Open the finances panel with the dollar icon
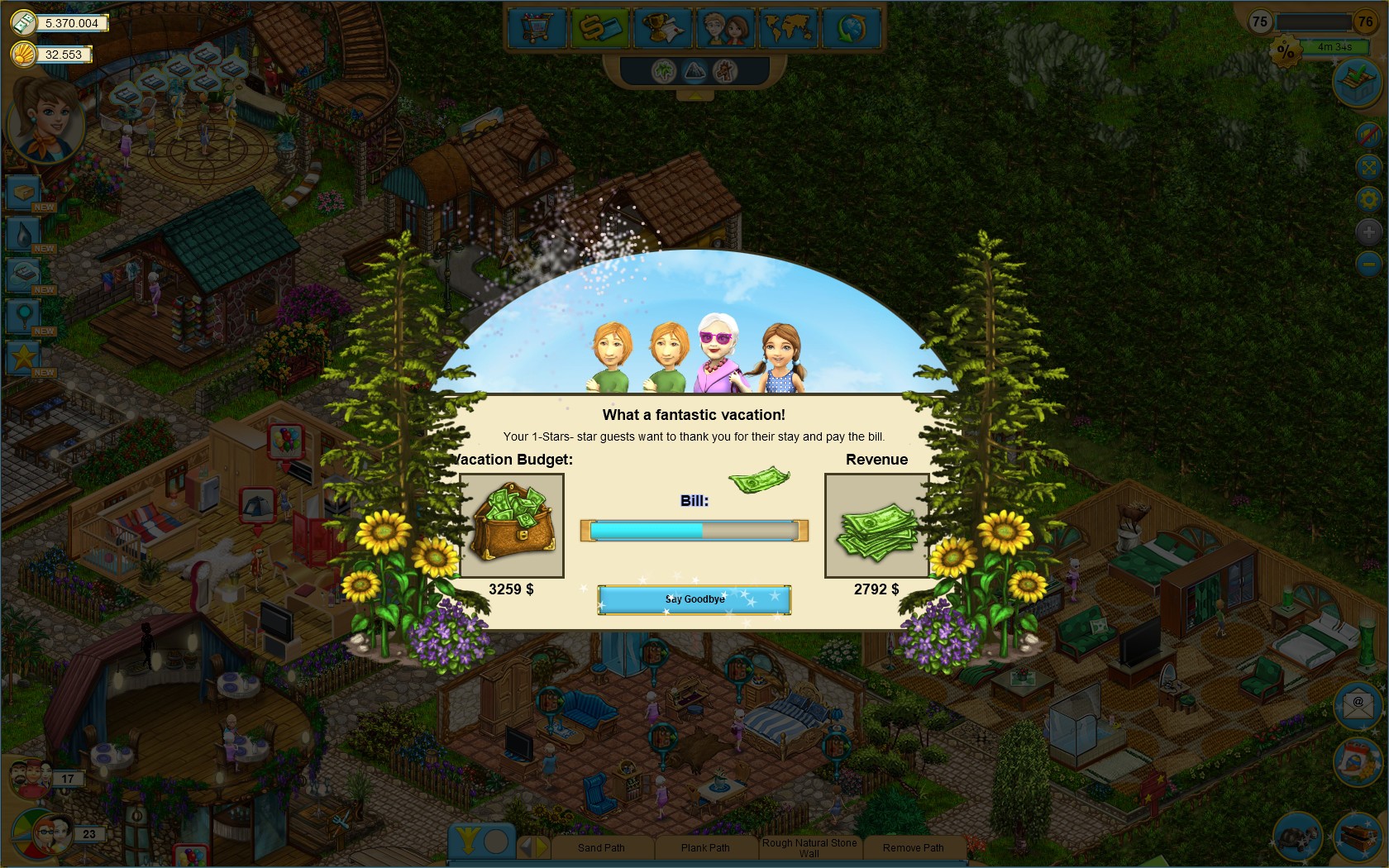1389x868 pixels. click(x=599, y=28)
